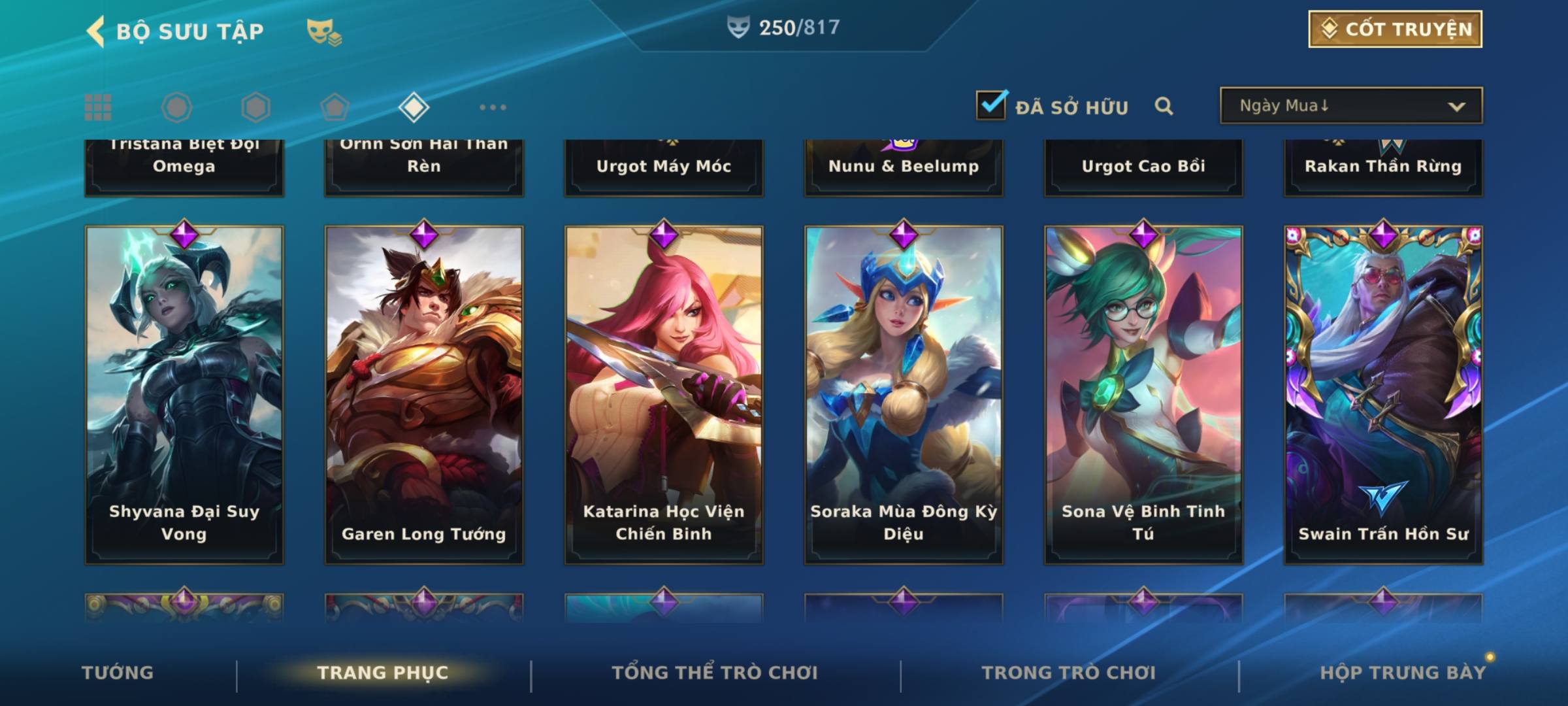1568x706 pixels.
Task: Open the Cốt Truyện button
Action: tap(1395, 29)
